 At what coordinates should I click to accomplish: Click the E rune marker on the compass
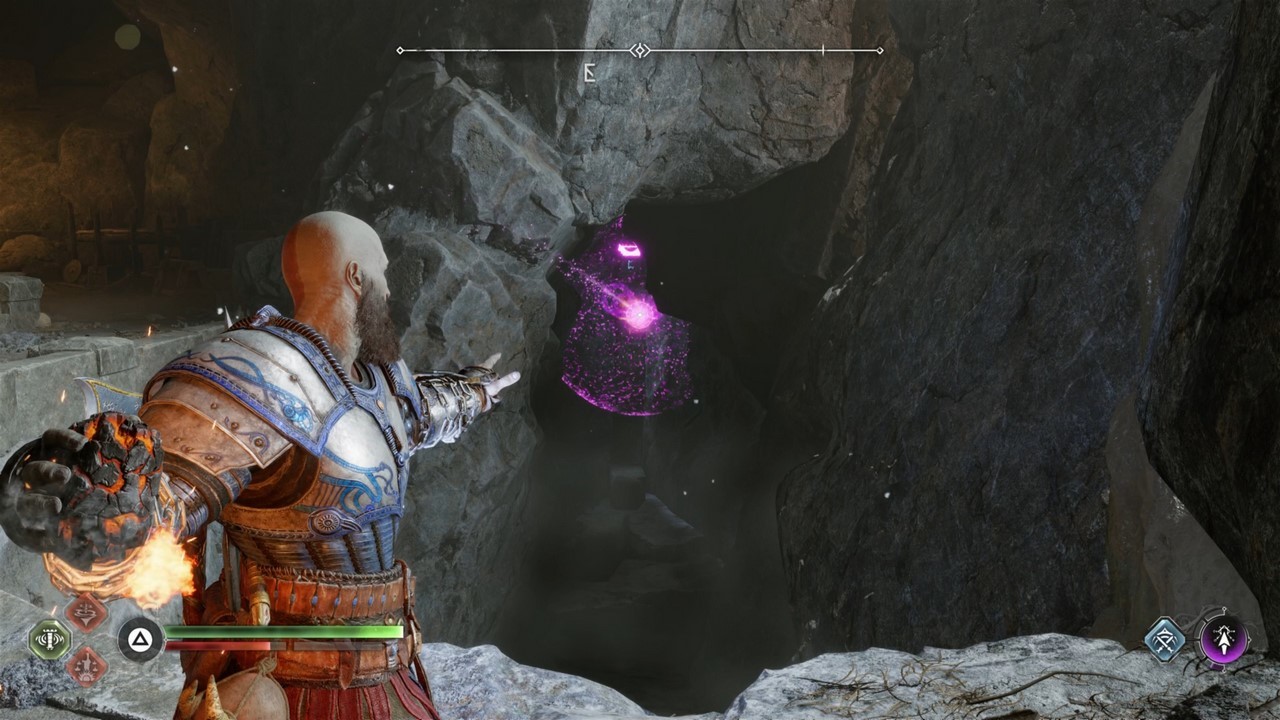[588, 72]
